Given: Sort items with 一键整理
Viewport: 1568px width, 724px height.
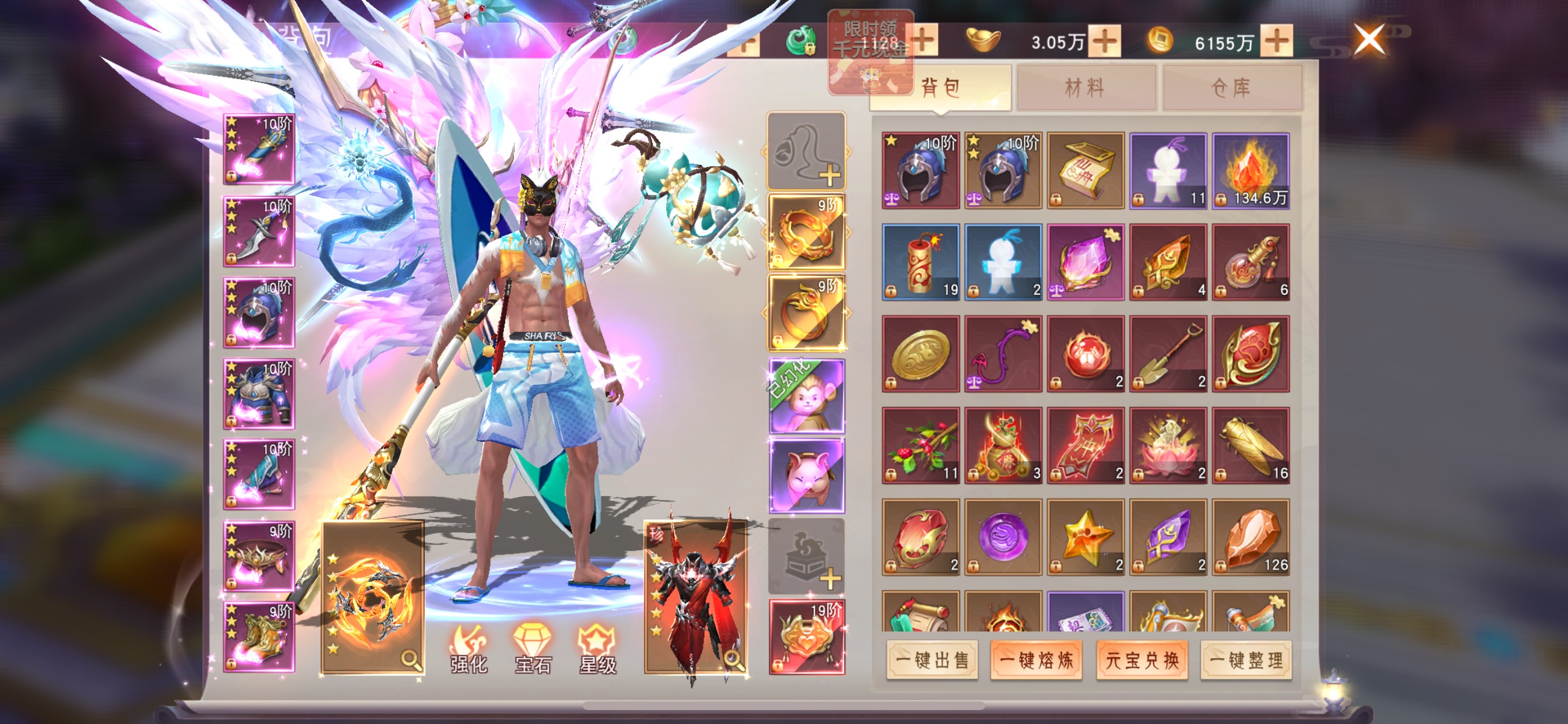Looking at the screenshot, I should pos(1246,659).
